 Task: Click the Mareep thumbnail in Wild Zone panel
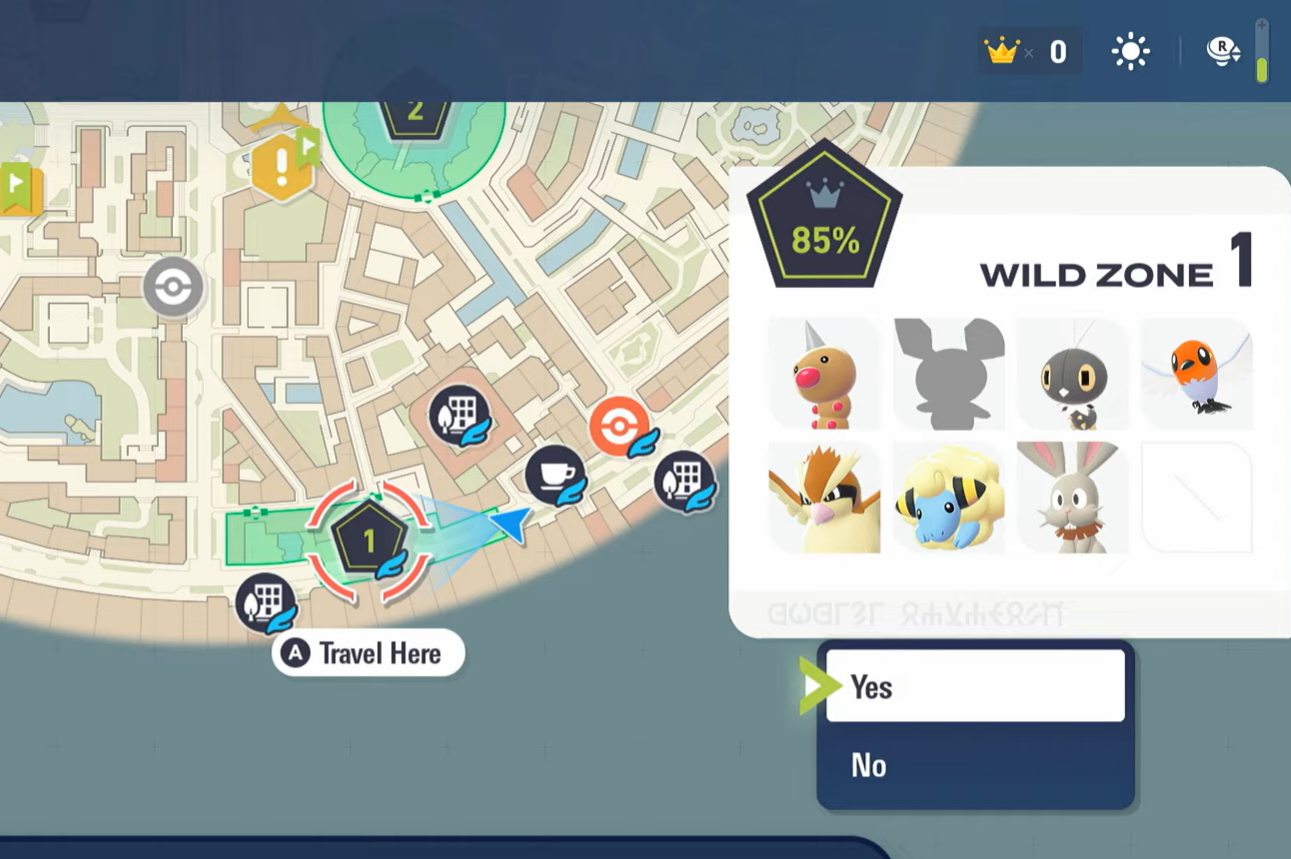(x=948, y=497)
